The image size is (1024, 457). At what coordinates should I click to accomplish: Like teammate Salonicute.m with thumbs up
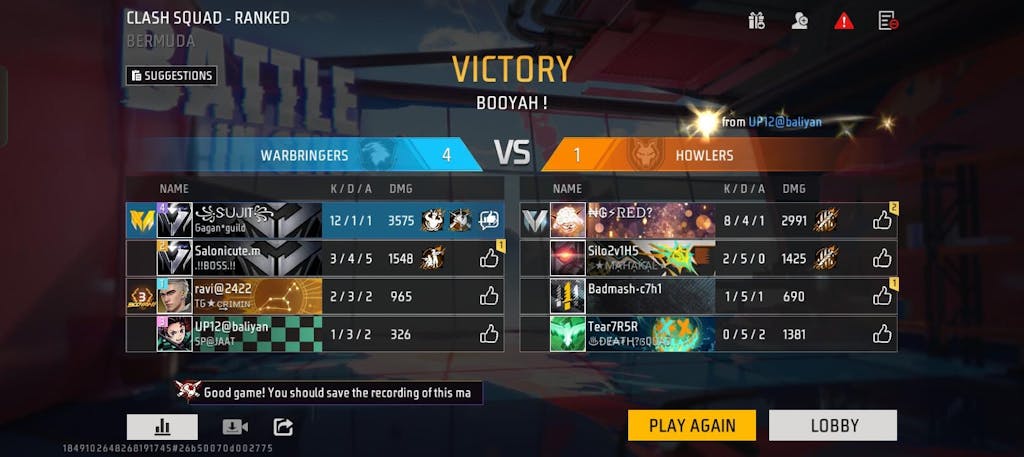[489, 258]
